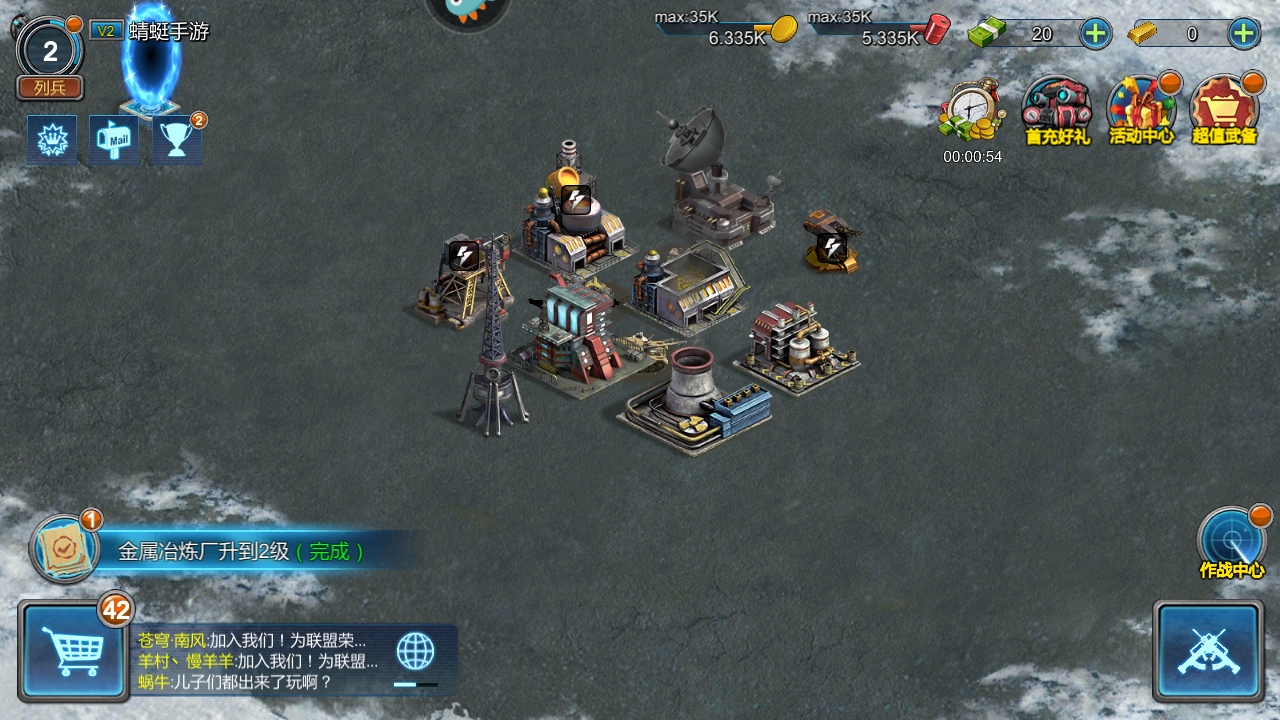Open the gear badge icon beside Mail
Image resolution: width=1280 pixels, height=720 pixels.
click(52, 140)
